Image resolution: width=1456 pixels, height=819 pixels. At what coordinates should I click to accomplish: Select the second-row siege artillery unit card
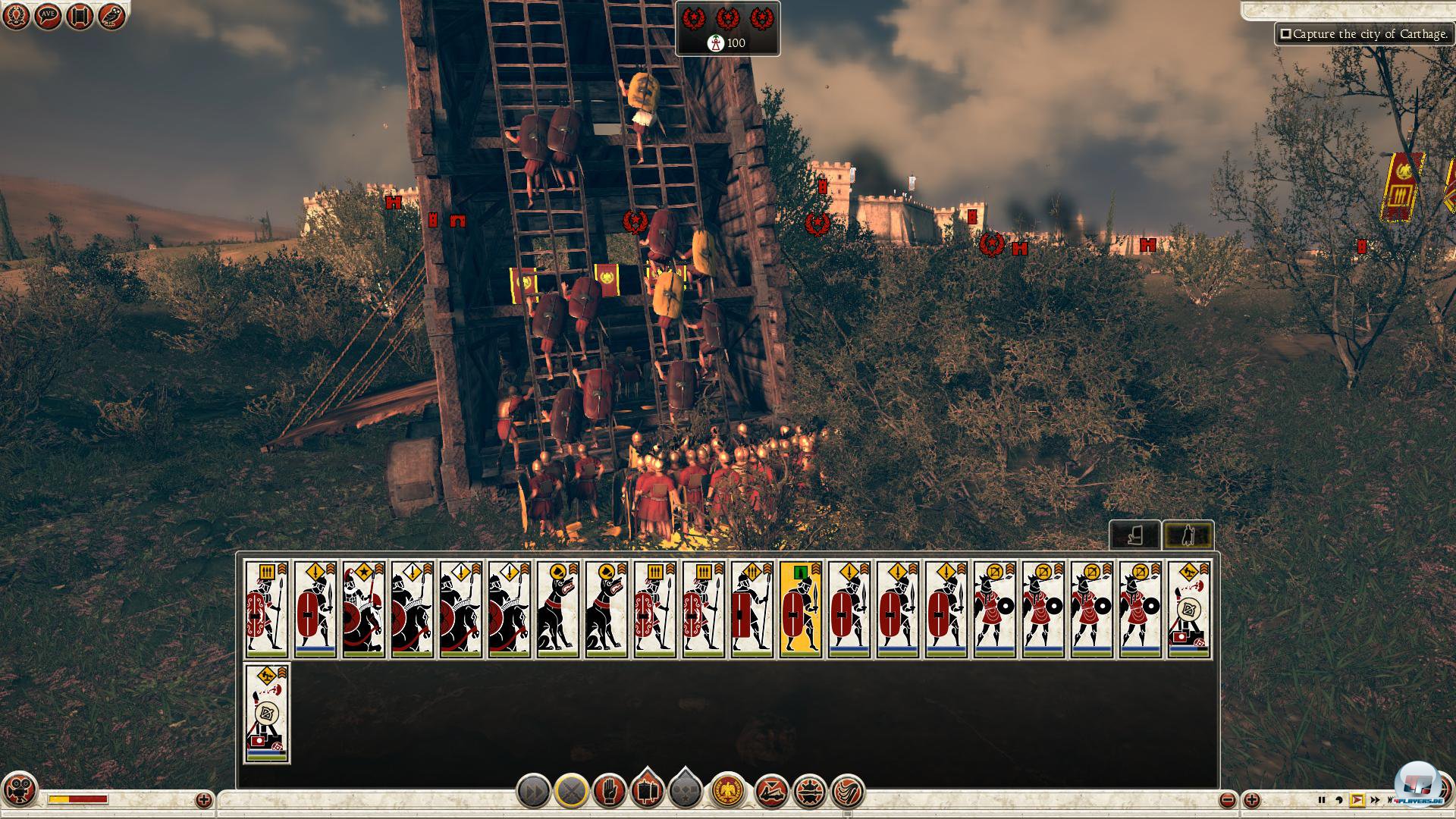point(267,713)
